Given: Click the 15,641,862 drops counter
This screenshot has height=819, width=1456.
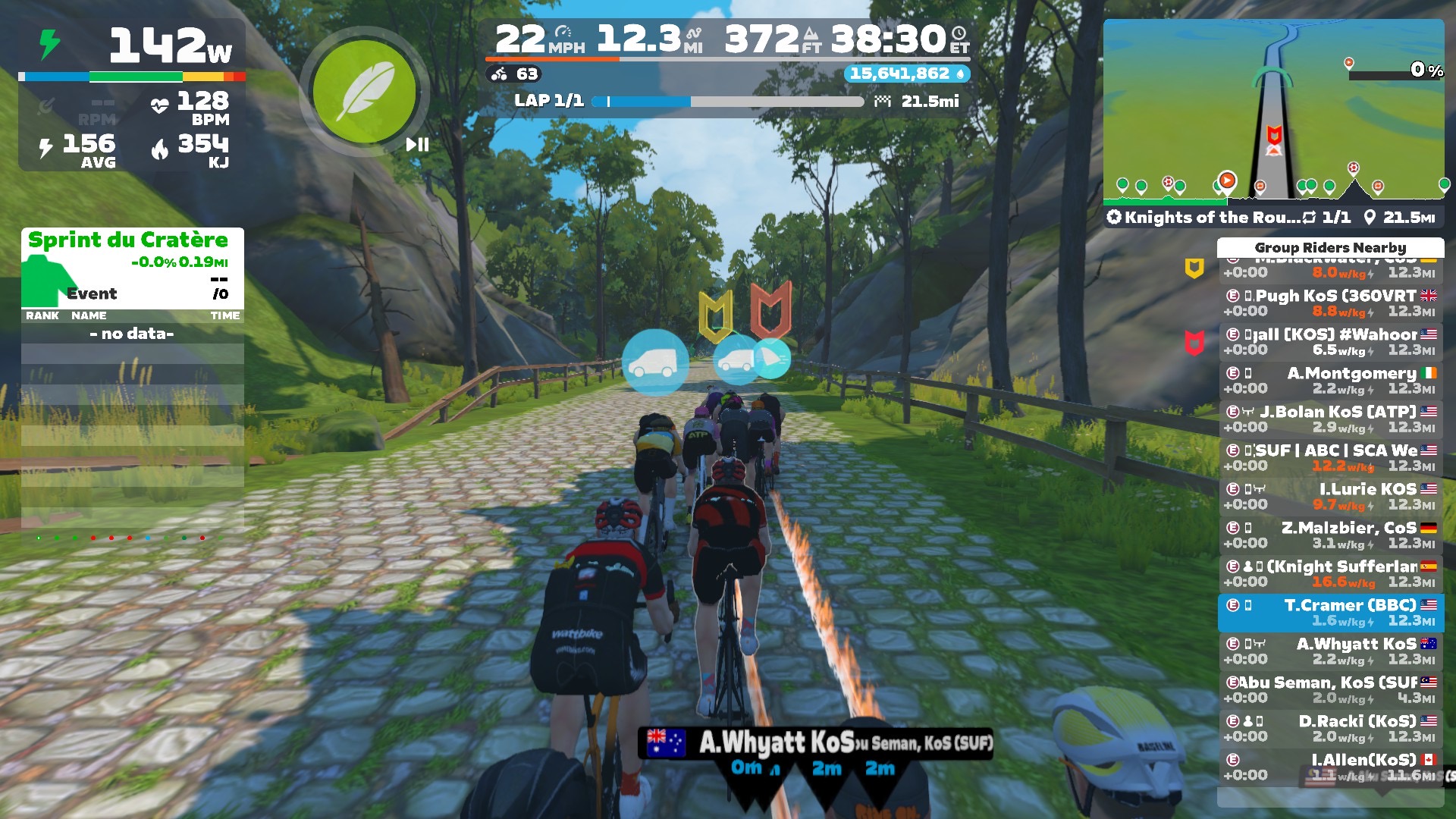Looking at the screenshot, I should [x=906, y=74].
